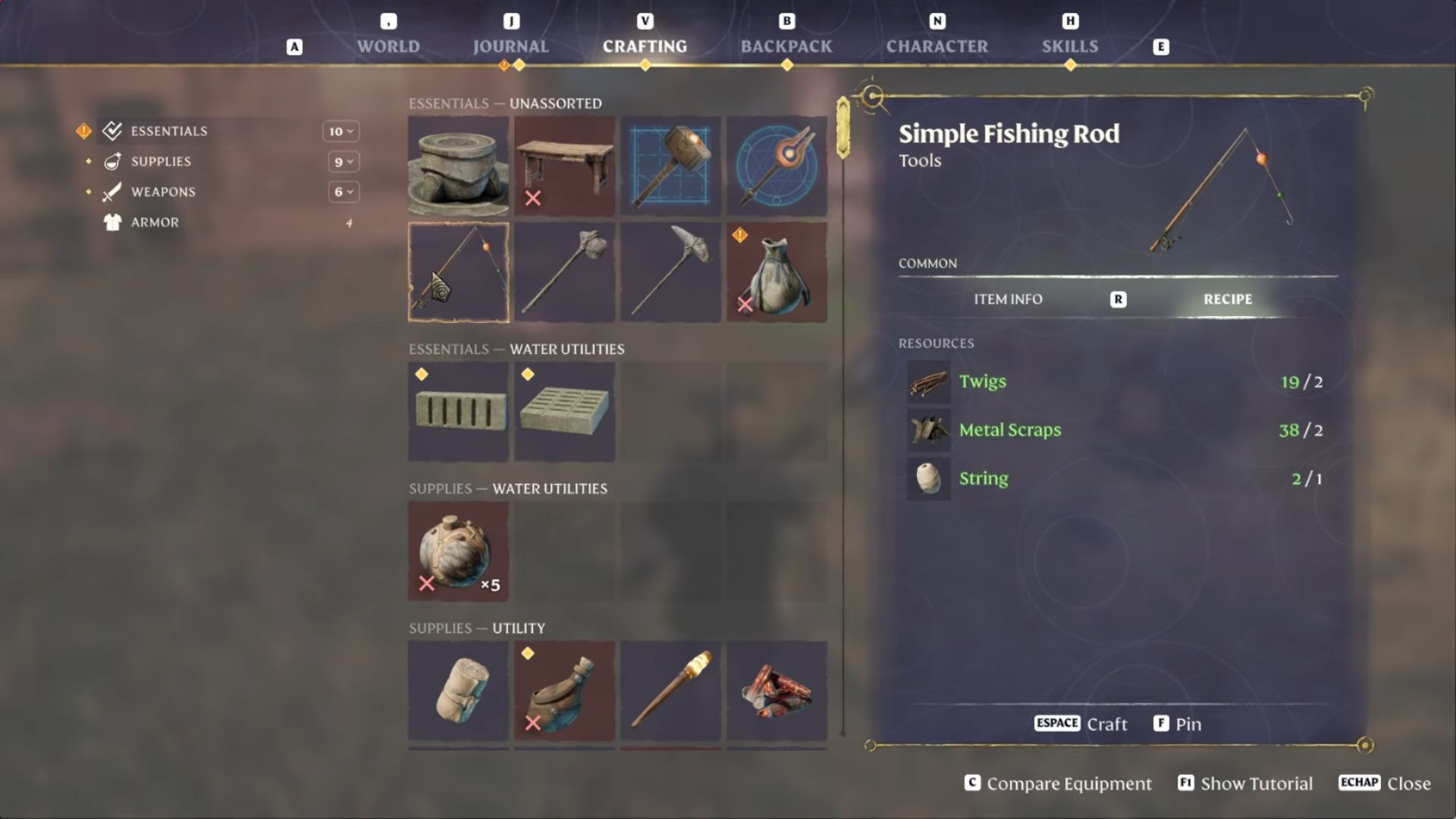This screenshot has height=819, width=1456.
Task: Select the Simple Fishing Rod recipe
Action: click(458, 271)
